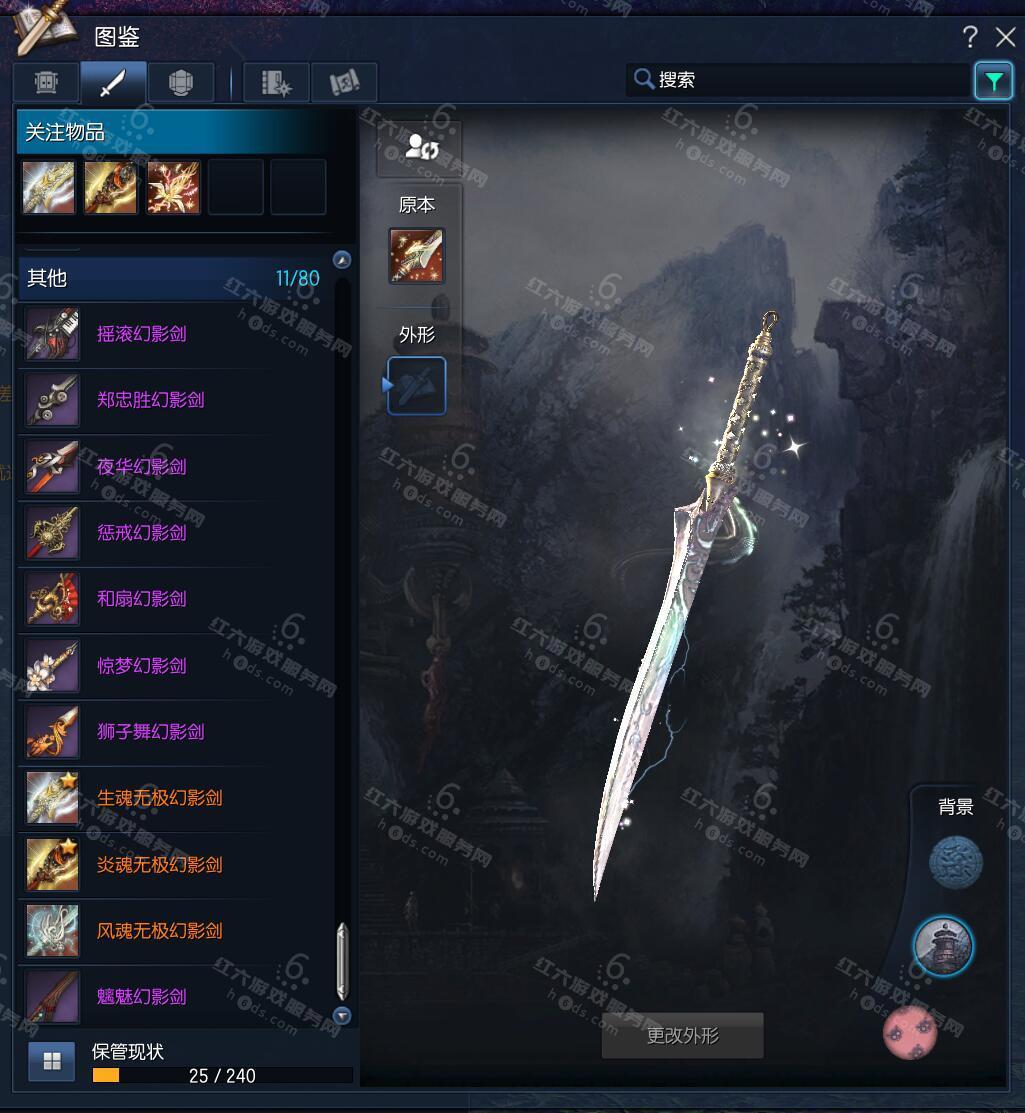This screenshot has height=1113, width=1025.
Task: Choose 惊梦幻影剑 row
Action: point(141,666)
